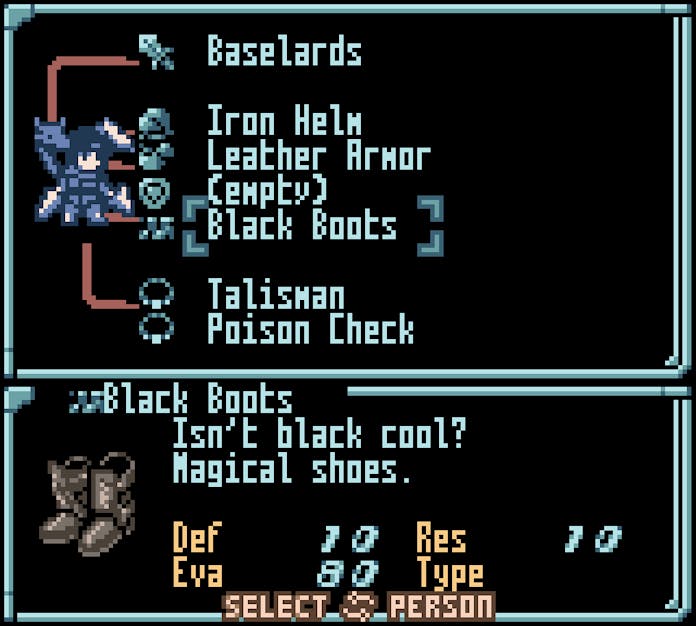
Task: Select the Leather Armor slot
Action: click(x=317, y=157)
